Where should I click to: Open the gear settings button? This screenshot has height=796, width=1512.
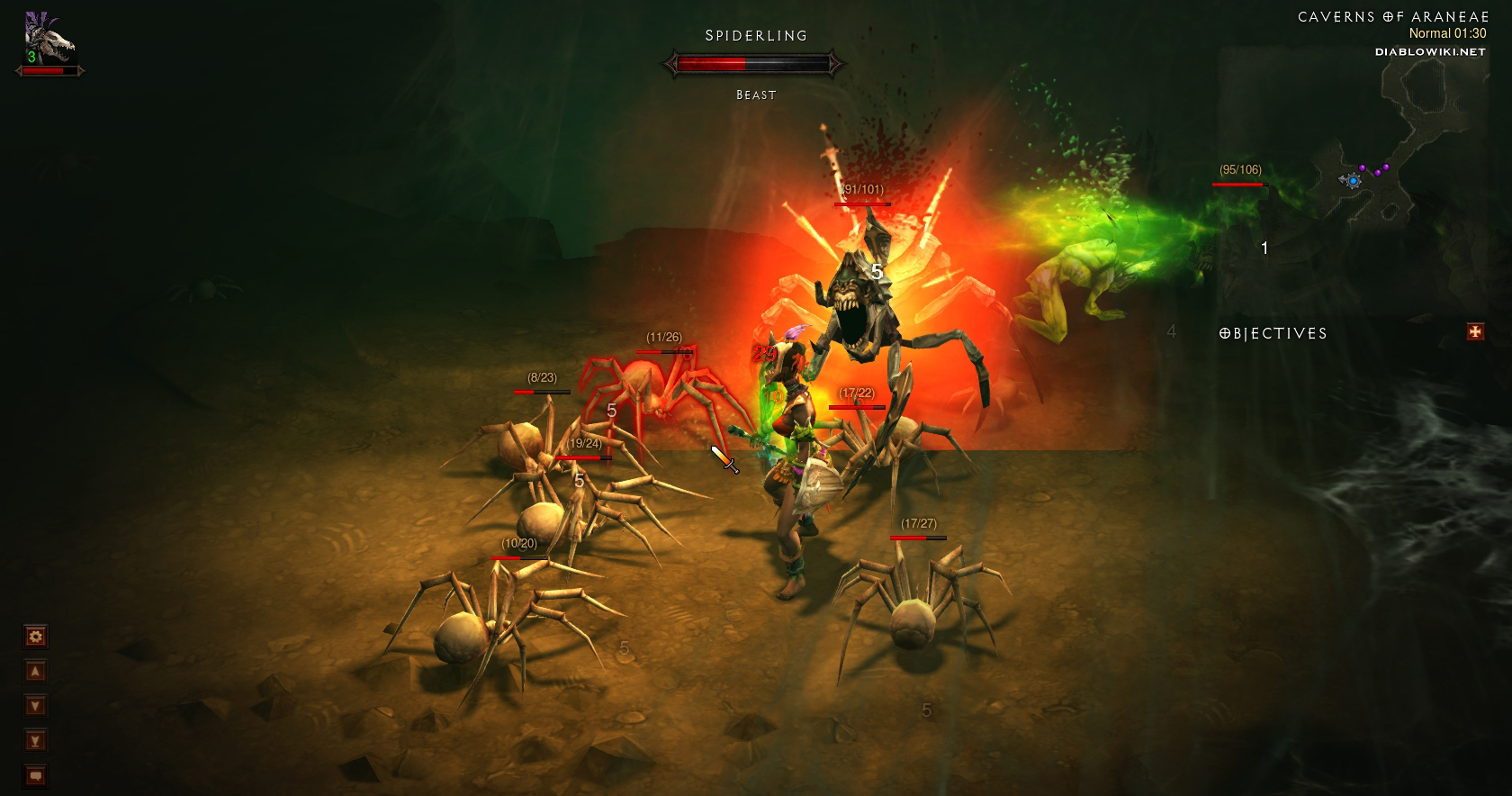pyautogui.click(x=35, y=637)
